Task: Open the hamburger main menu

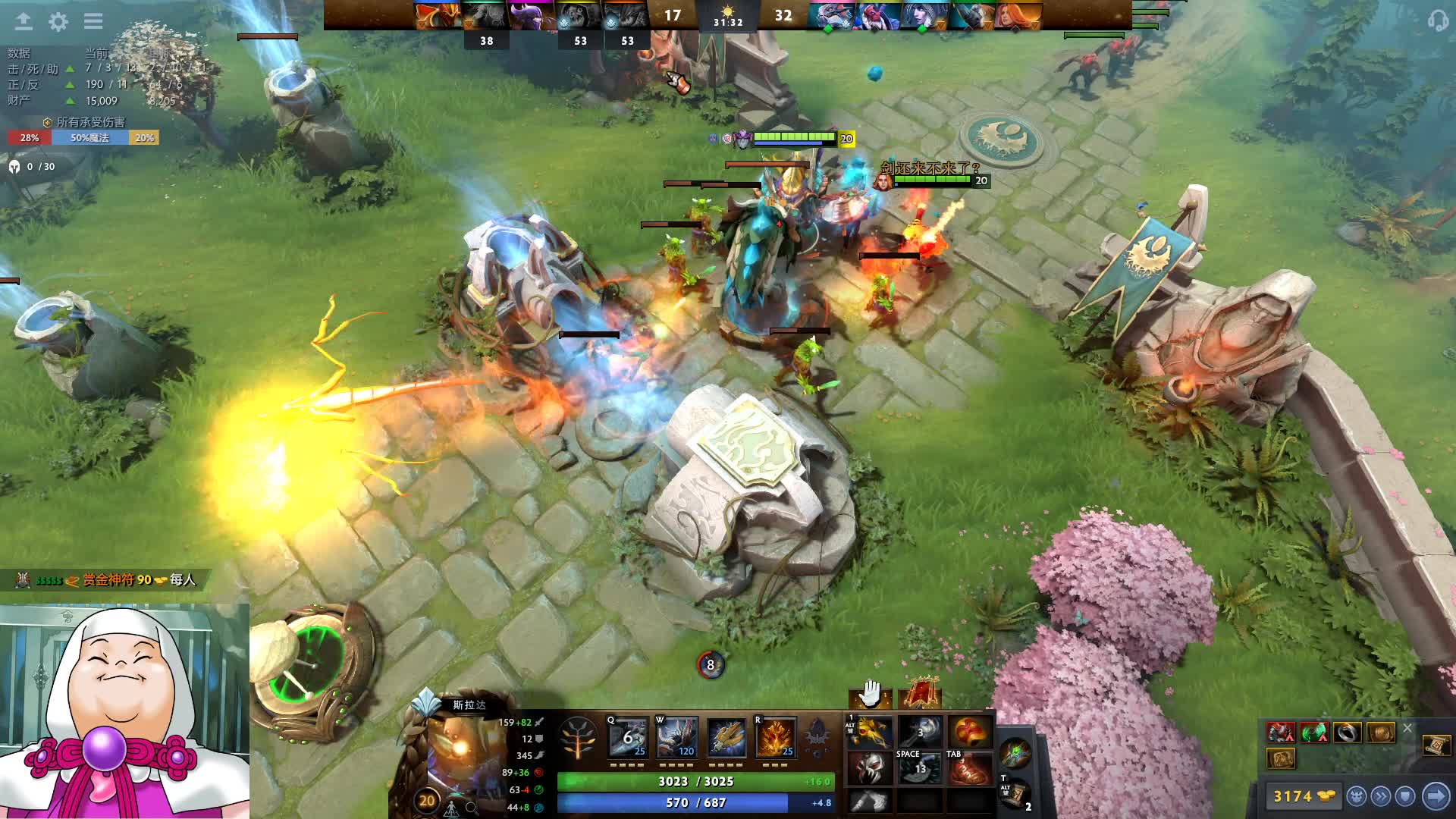Action: [93, 21]
